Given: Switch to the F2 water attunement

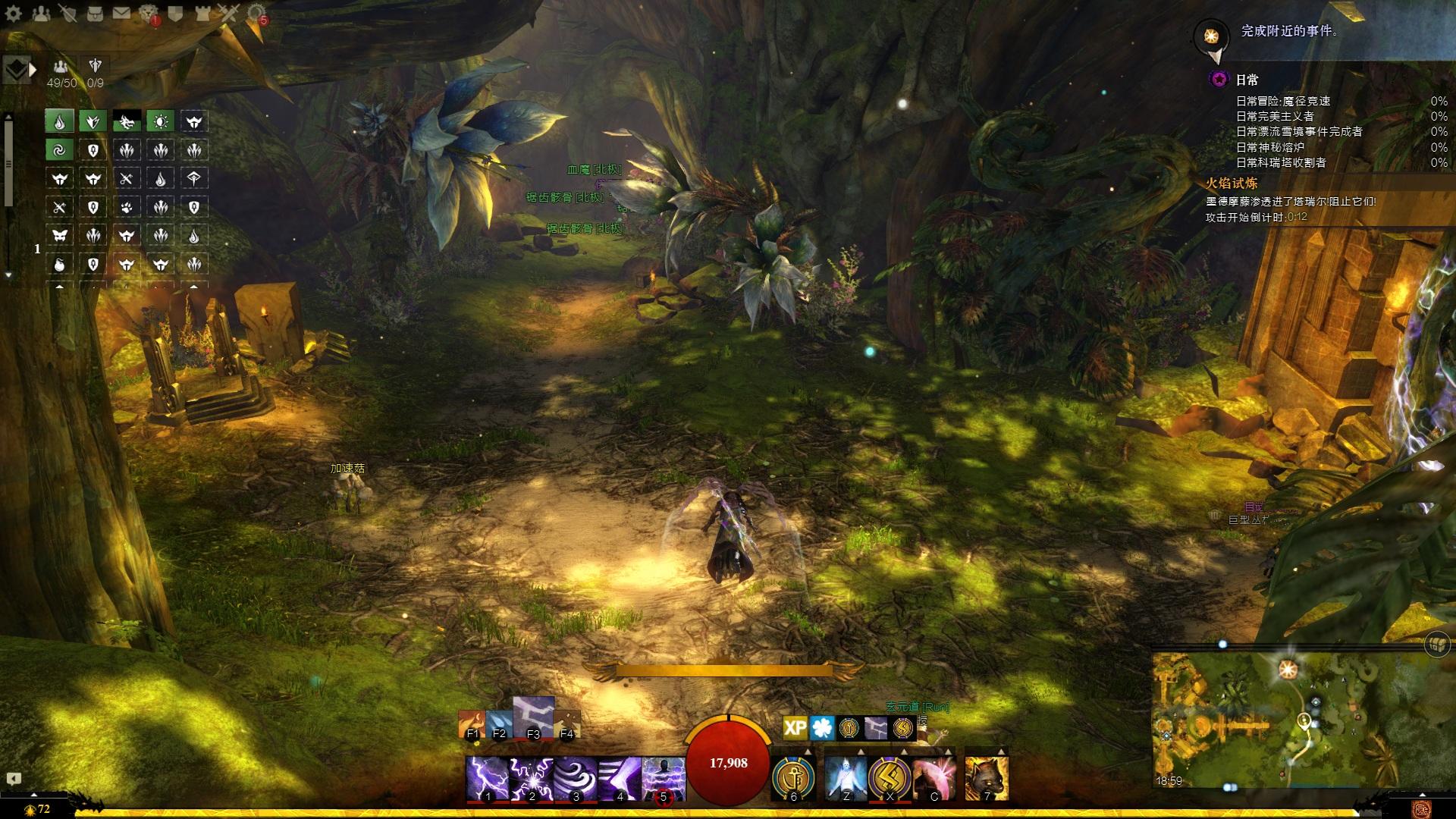Looking at the screenshot, I should tap(498, 725).
